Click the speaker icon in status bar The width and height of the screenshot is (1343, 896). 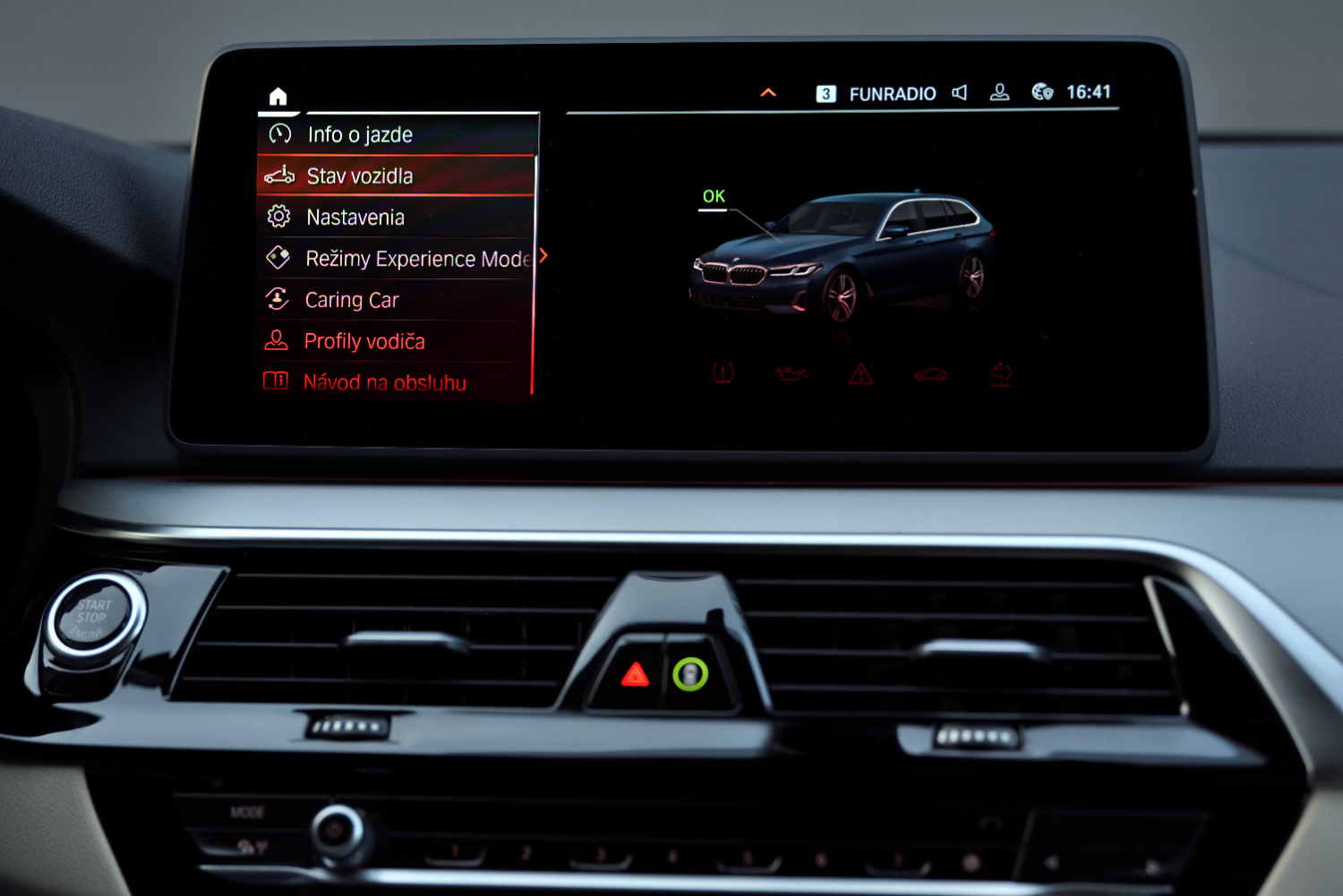click(x=960, y=92)
